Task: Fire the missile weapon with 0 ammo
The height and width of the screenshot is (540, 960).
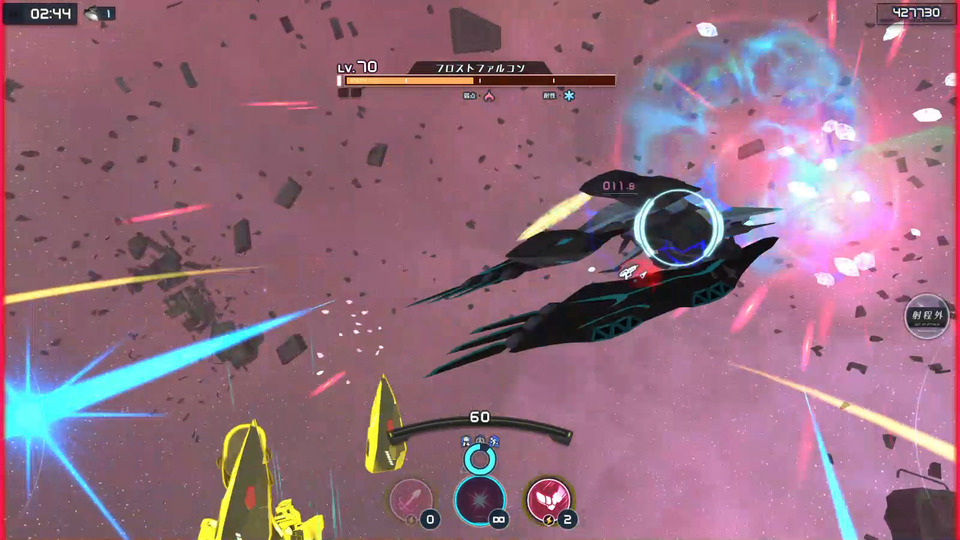Action: (x=410, y=498)
